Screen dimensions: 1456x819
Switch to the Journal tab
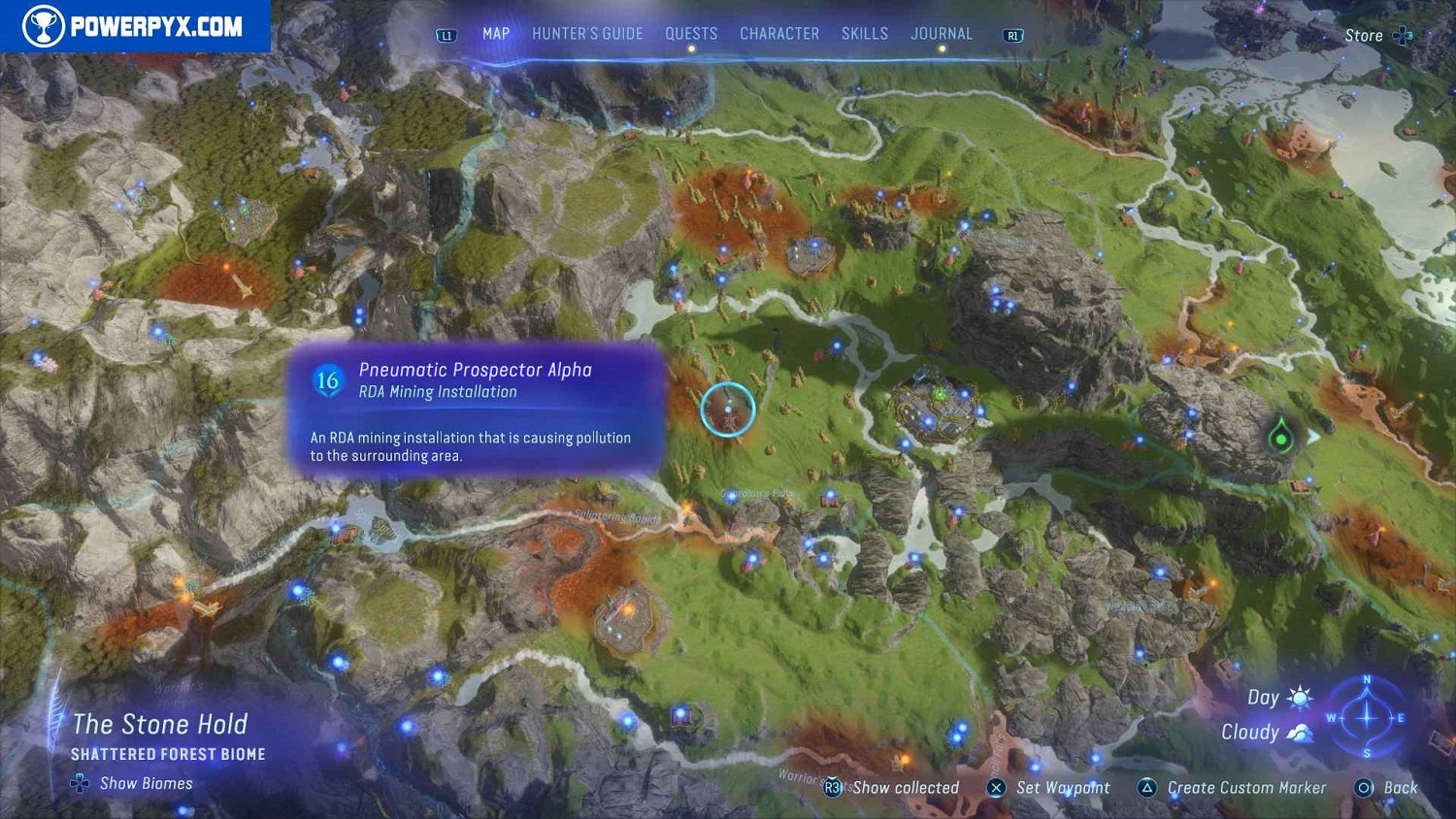point(942,34)
